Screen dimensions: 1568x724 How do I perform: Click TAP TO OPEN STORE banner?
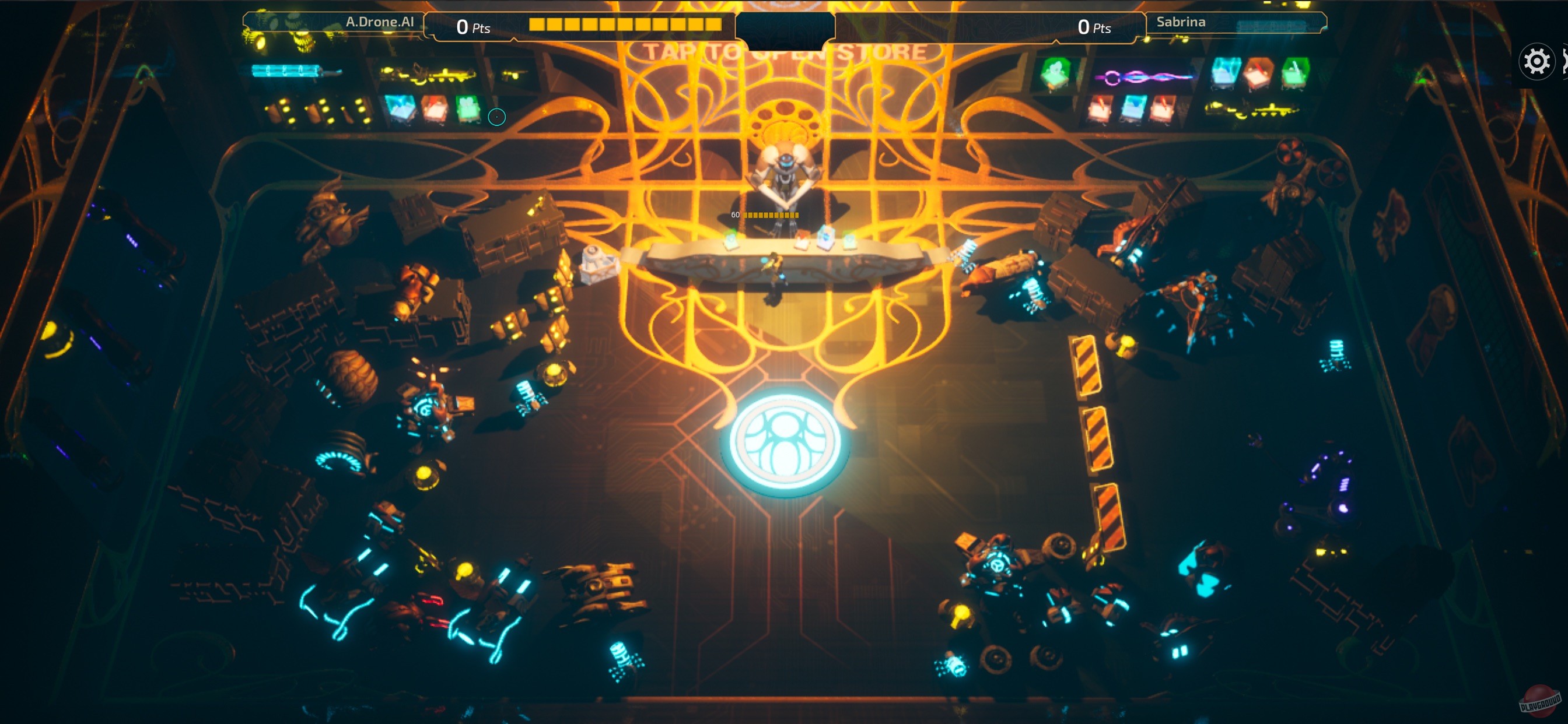pos(785,52)
